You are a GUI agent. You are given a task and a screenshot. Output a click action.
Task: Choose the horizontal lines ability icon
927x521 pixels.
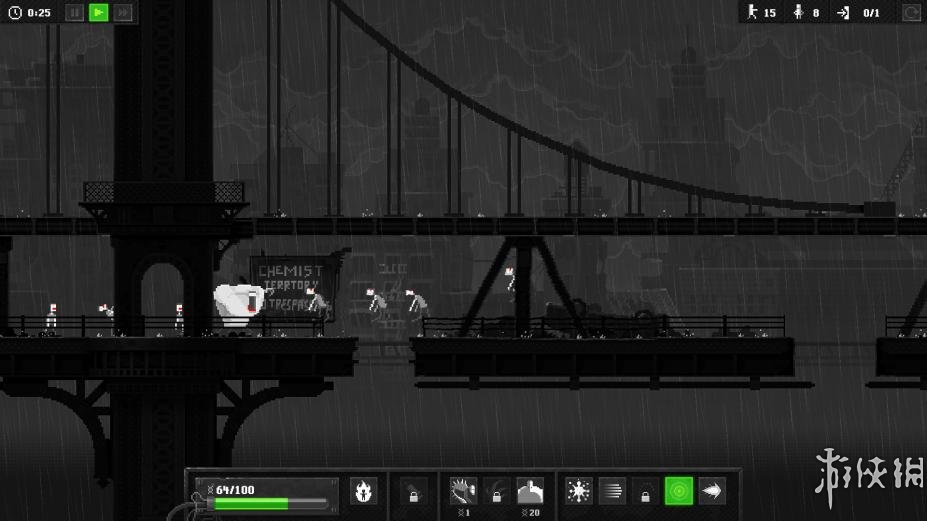click(612, 491)
